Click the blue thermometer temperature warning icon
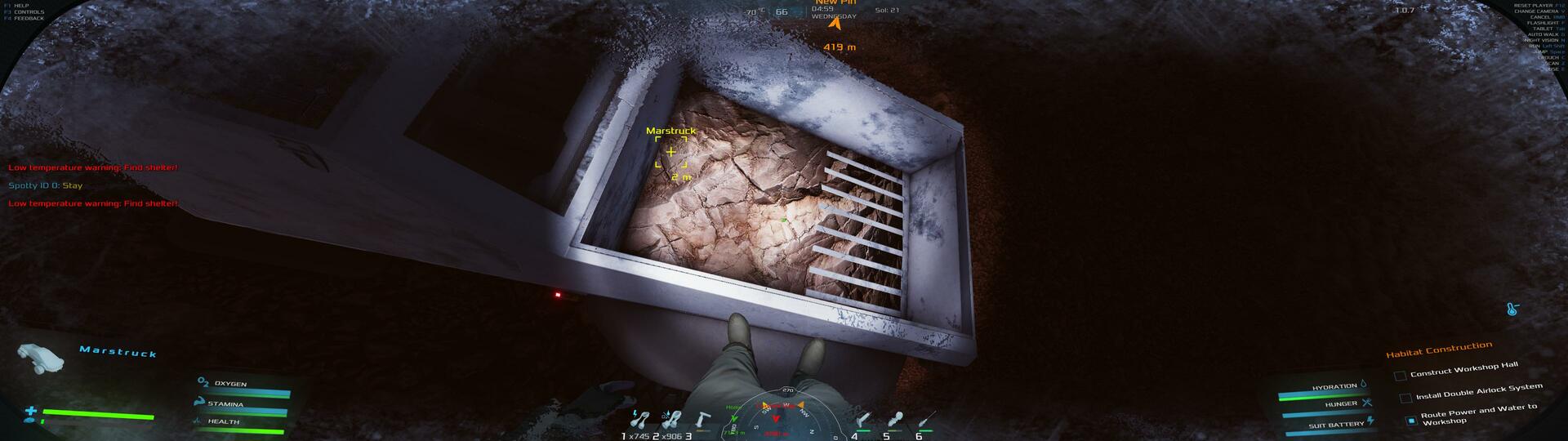This screenshot has width=1568, height=441. click(x=1512, y=310)
